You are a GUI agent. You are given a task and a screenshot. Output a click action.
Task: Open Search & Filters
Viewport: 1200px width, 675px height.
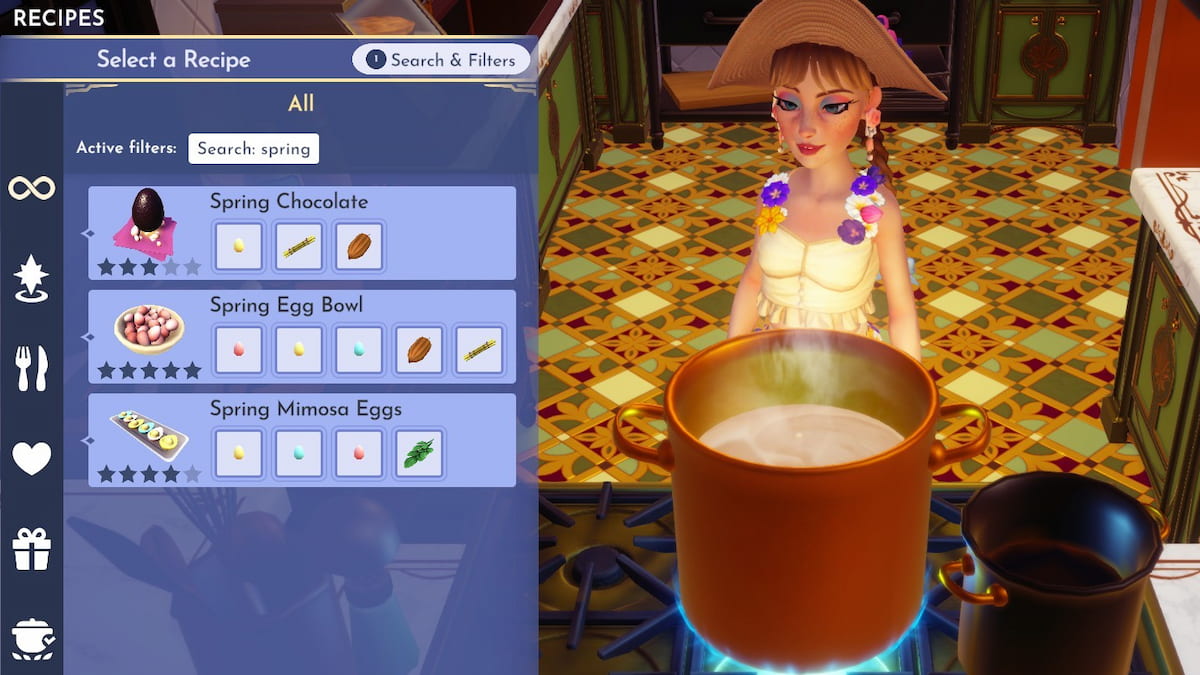(441, 60)
